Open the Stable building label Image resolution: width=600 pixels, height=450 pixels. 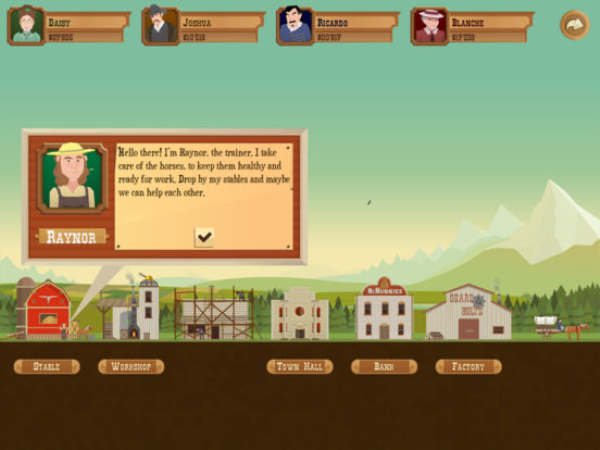pos(46,367)
